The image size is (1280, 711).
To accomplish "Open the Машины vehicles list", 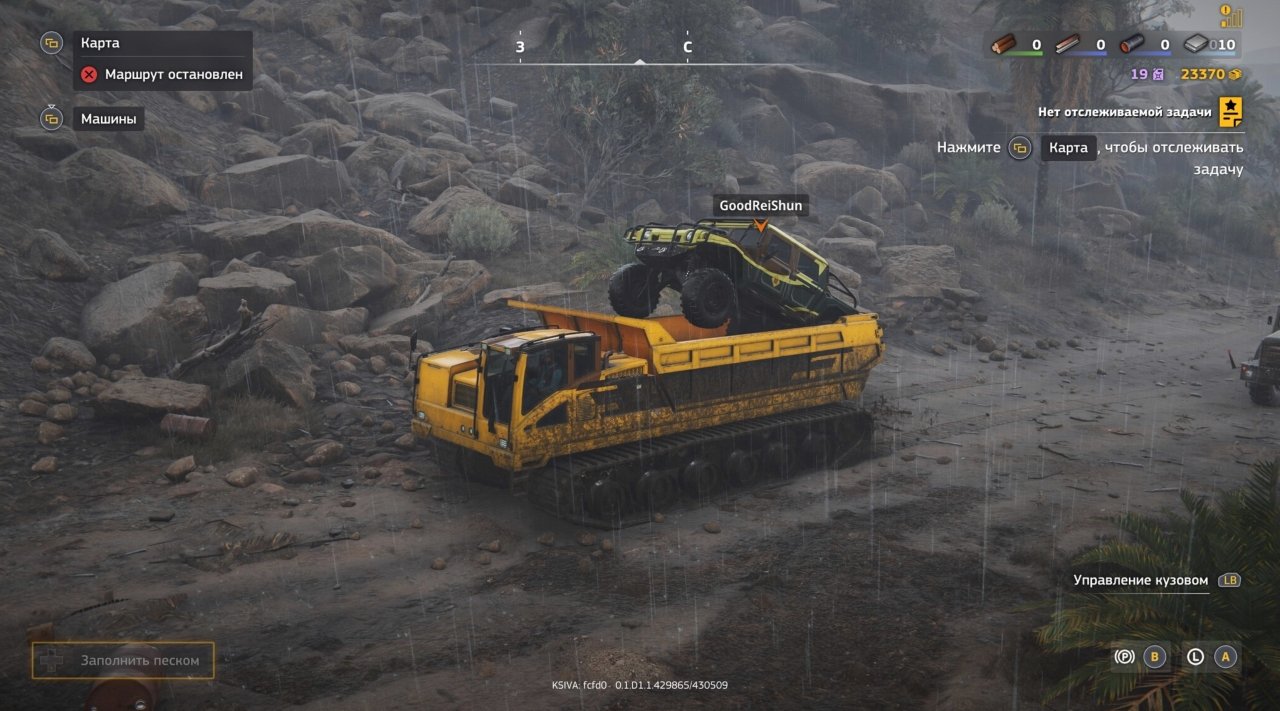I will click(x=109, y=119).
